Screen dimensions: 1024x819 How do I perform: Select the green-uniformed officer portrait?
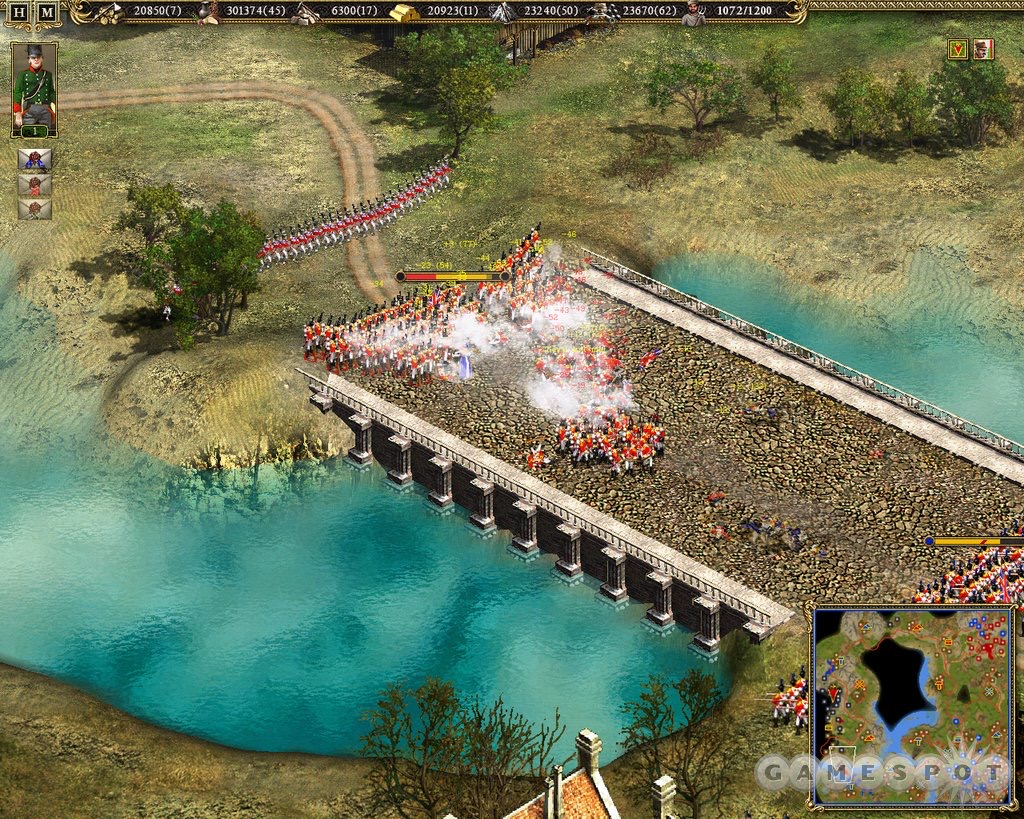coord(34,90)
